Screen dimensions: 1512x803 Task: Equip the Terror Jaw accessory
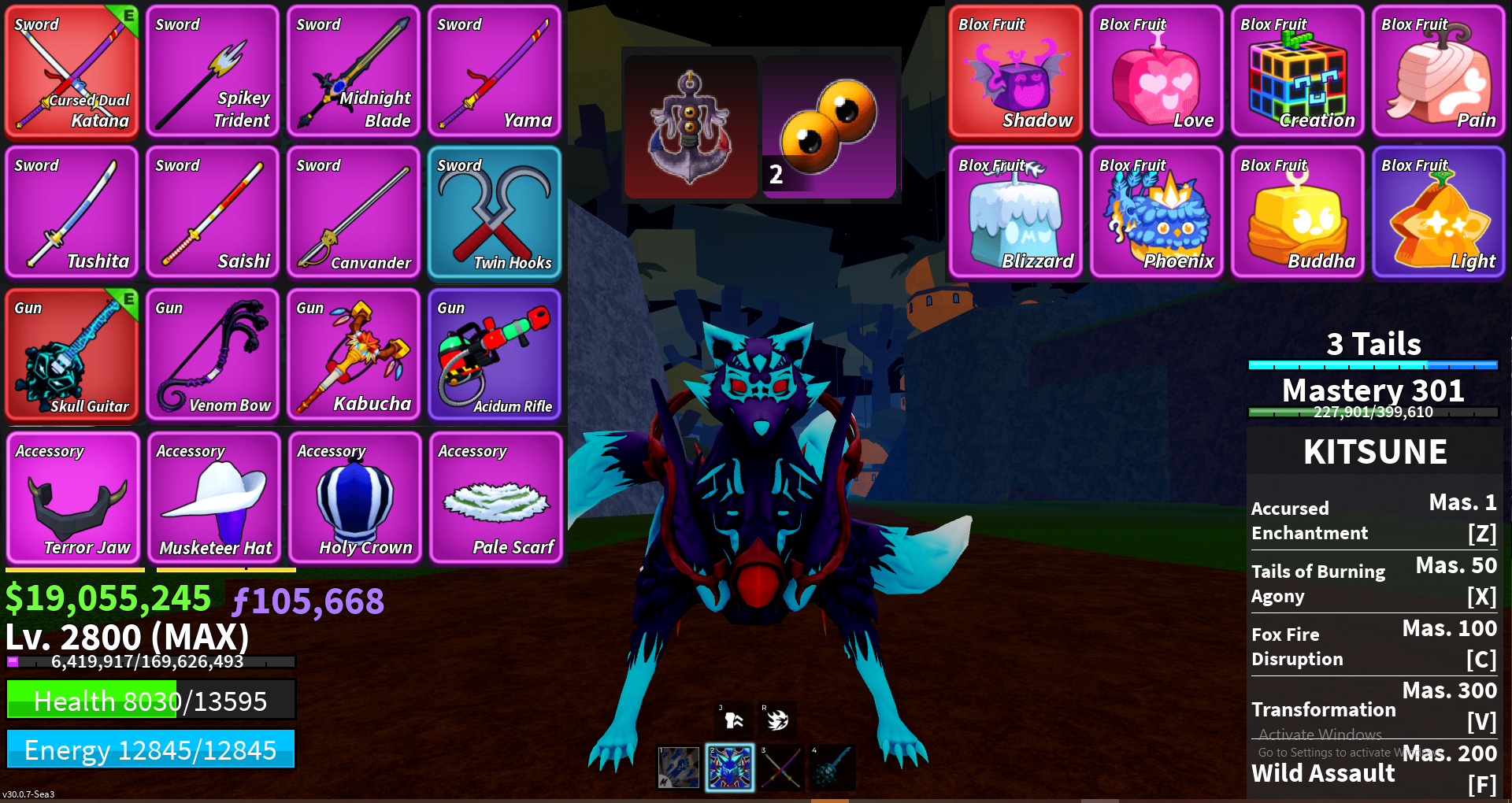click(x=73, y=498)
